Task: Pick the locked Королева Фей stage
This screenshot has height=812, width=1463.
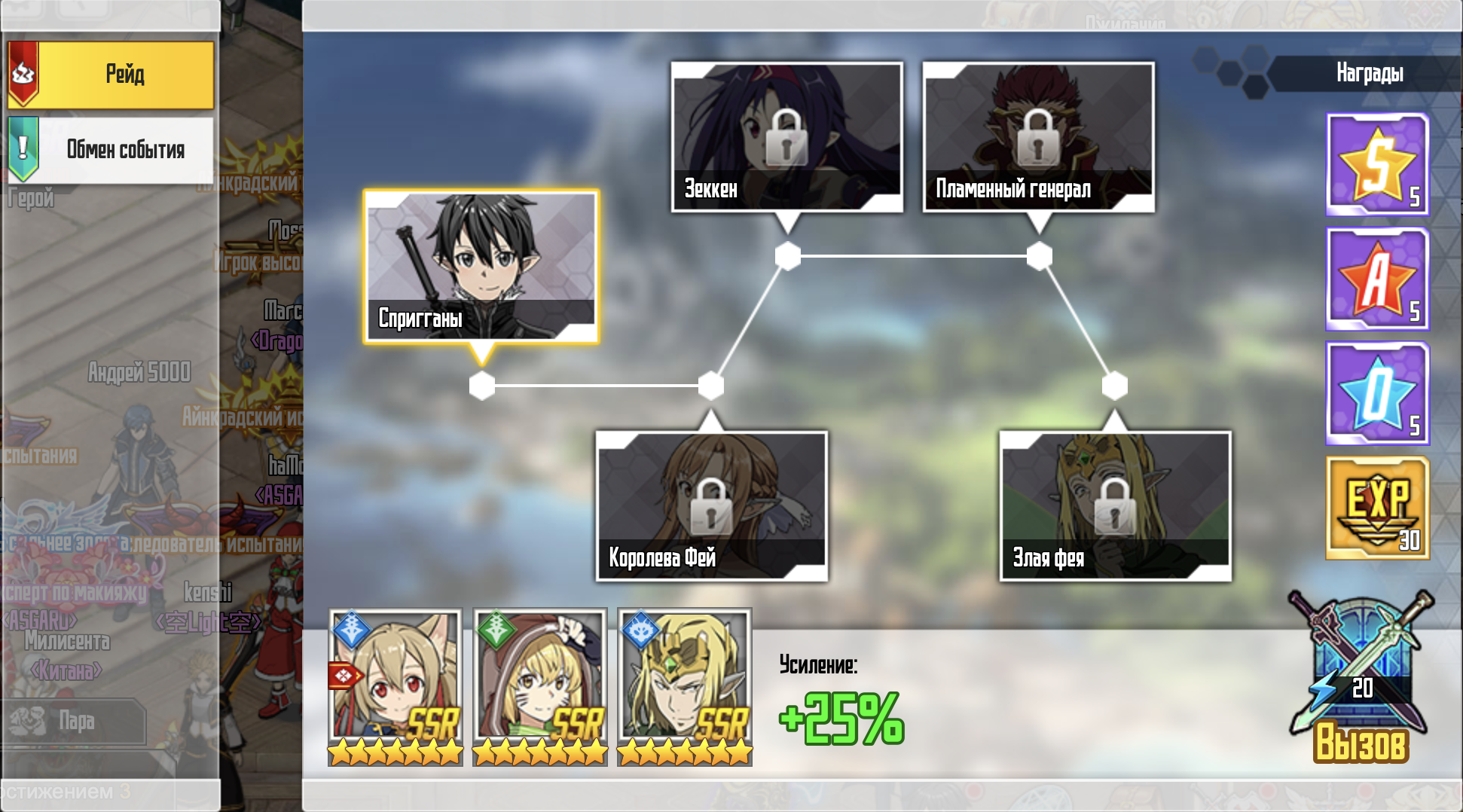Action: [711, 505]
